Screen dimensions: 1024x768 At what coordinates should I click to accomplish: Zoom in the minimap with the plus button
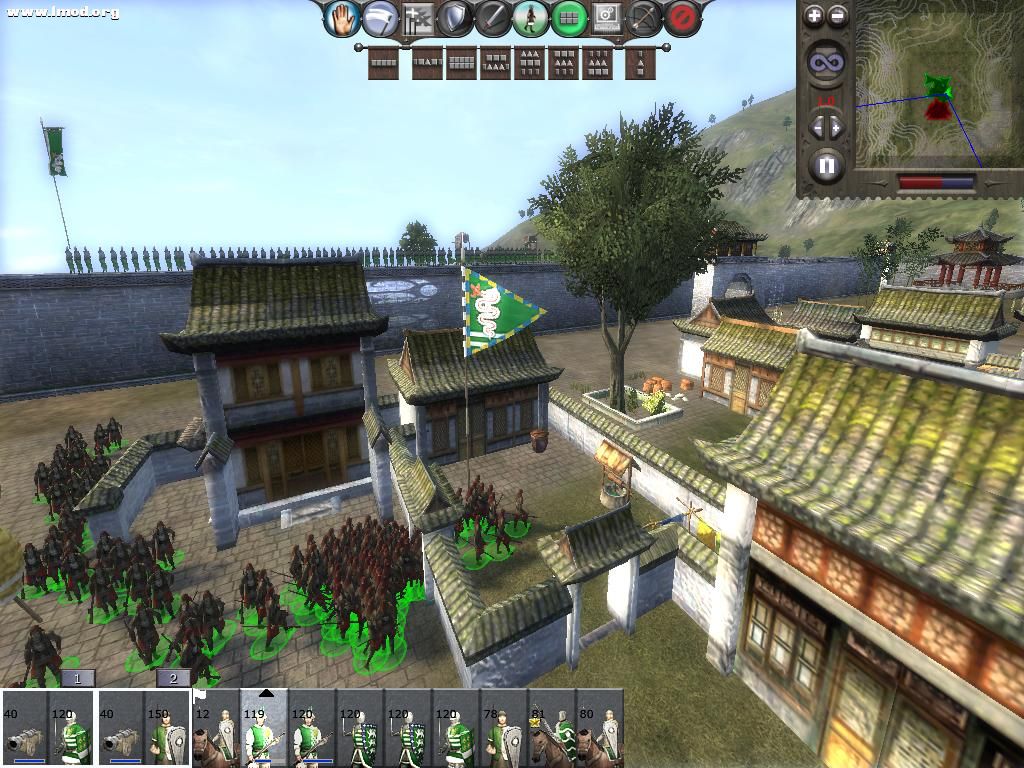(x=814, y=15)
